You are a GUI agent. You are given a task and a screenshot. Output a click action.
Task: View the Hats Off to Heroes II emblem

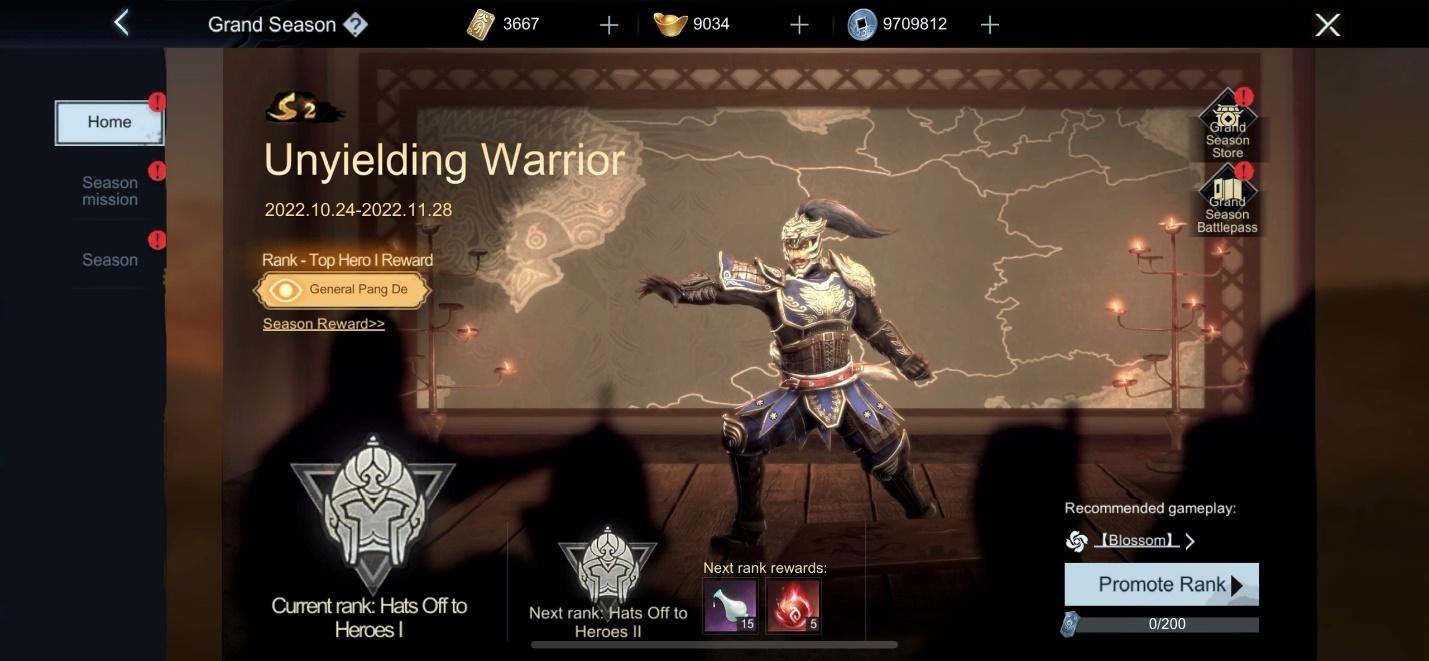[x=607, y=565]
